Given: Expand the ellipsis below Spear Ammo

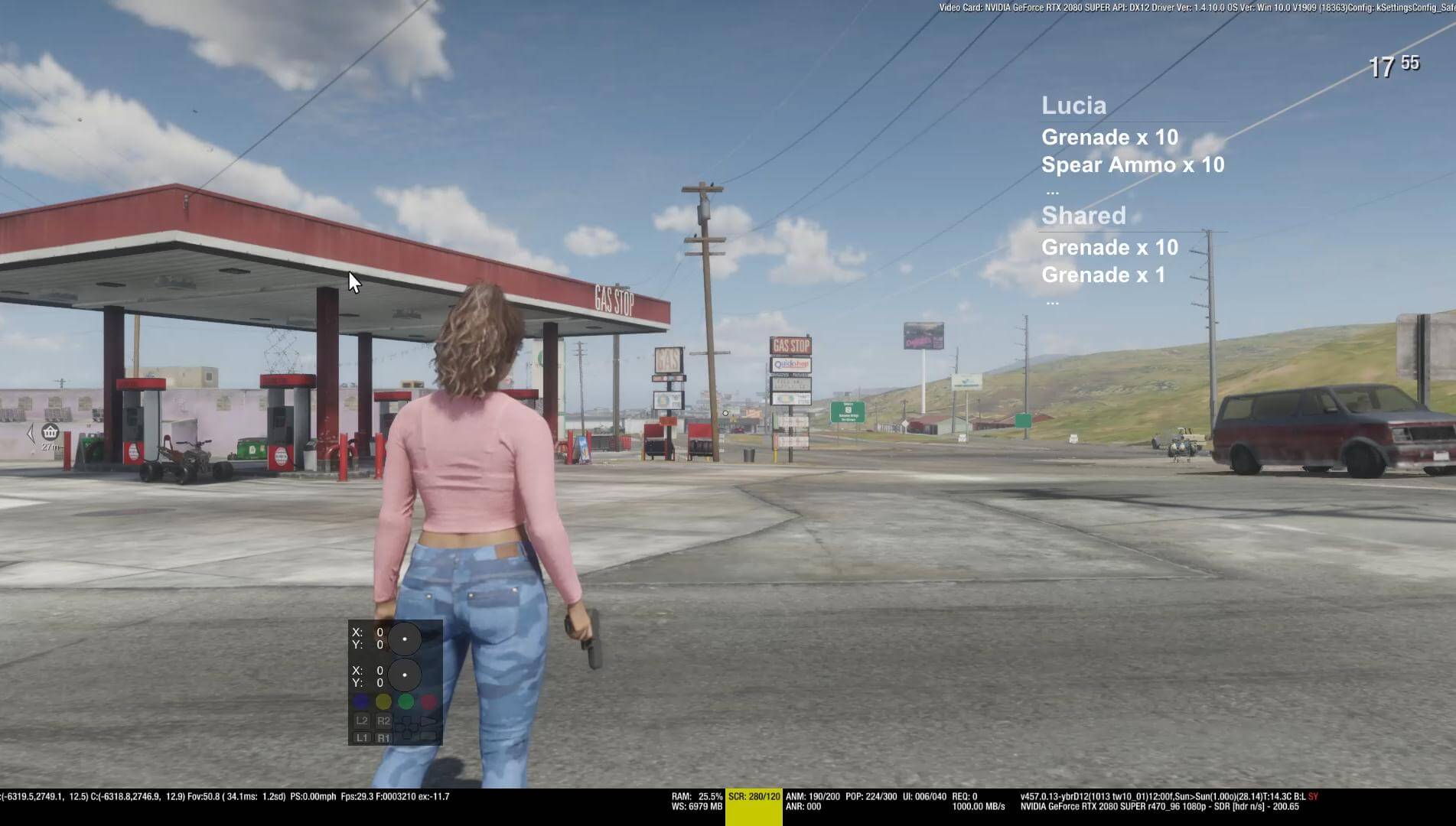Looking at the screenshot, I should point(1052,191).
